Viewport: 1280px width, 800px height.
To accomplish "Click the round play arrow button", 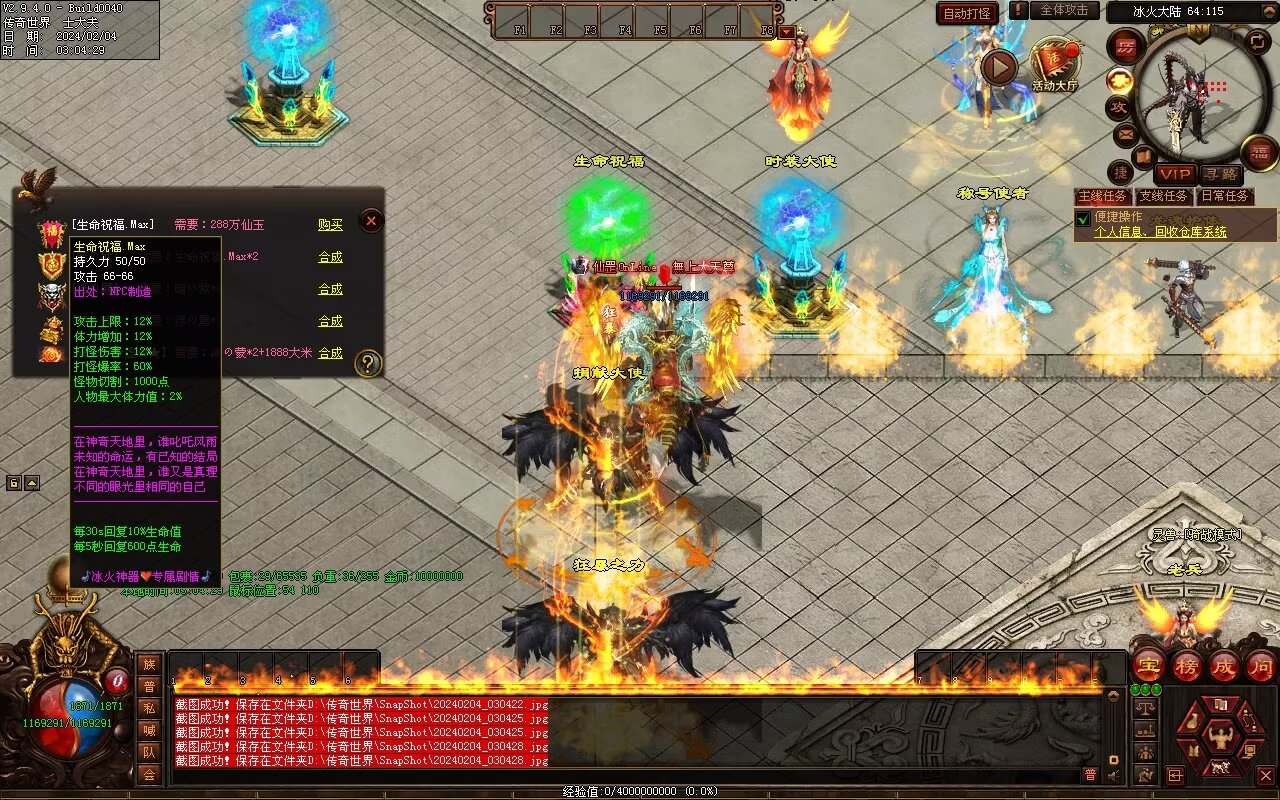I will 998,67.
